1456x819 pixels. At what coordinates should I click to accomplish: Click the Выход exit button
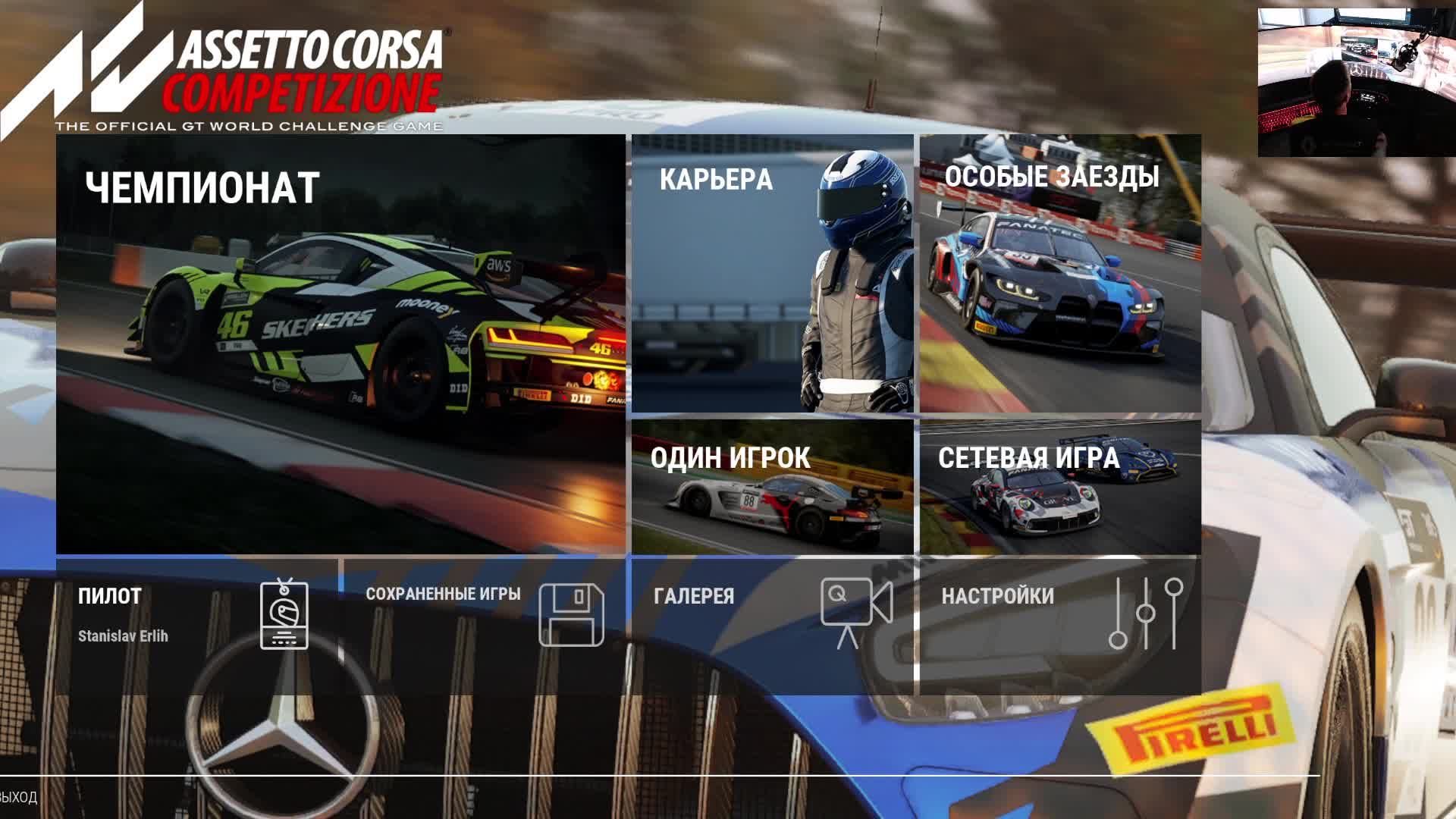pos(18,797)
